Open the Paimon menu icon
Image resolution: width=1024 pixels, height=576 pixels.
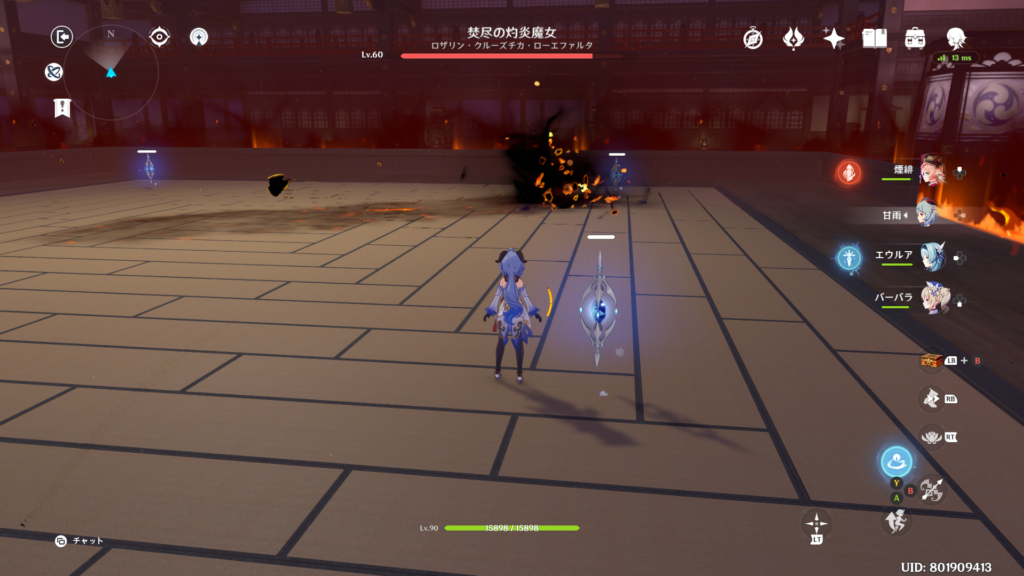956,38
